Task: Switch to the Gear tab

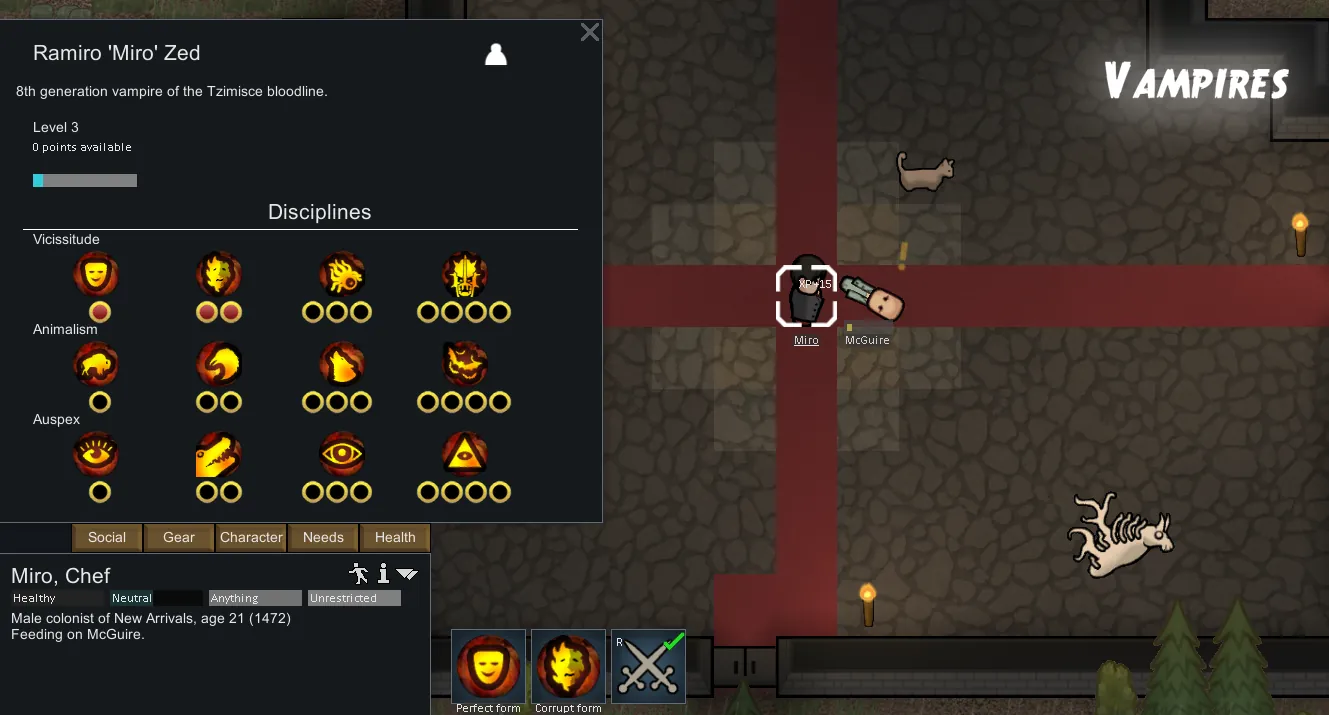Action: (x=179, y=537)
